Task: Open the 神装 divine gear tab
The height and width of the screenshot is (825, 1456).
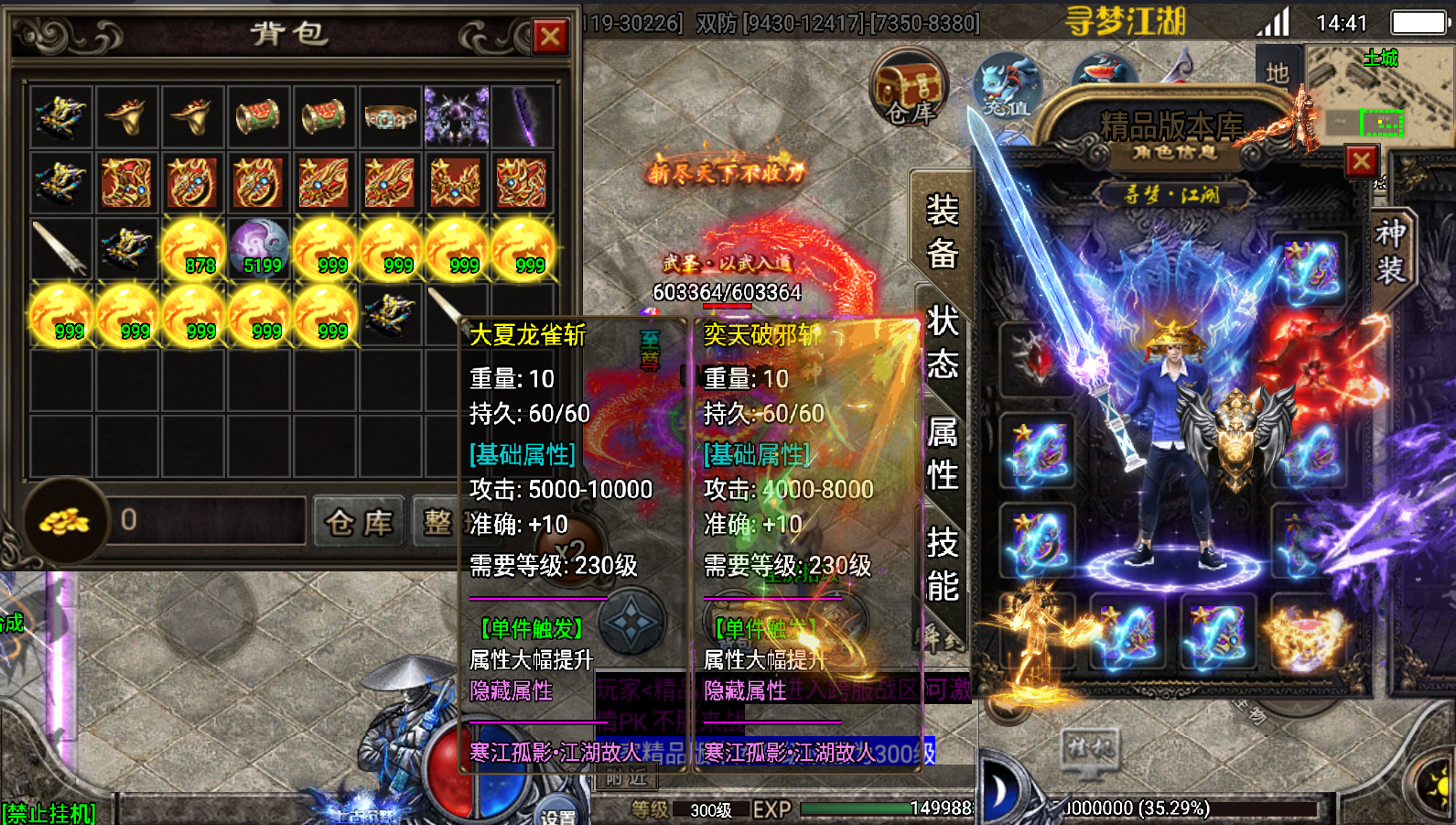Action: tap(1390, 252)
